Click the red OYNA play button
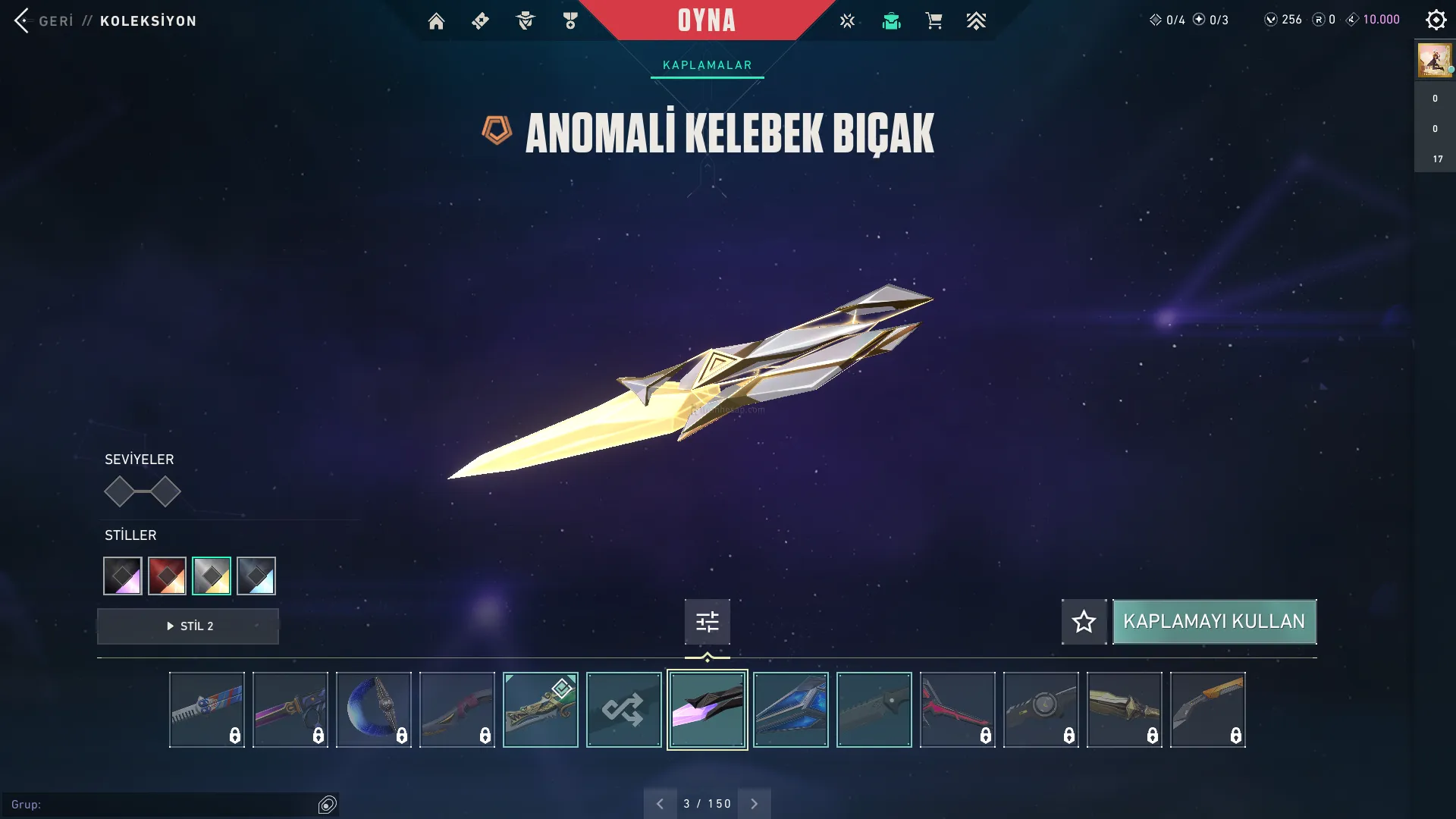 pyautogui.click(x=706, y=20)
